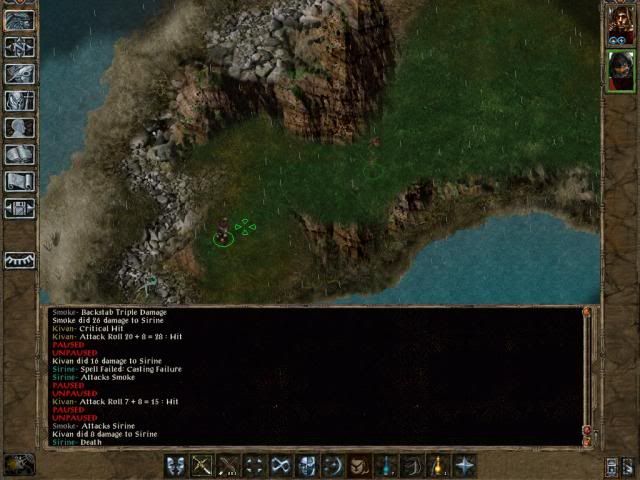Select the red-hooded character portrait

pyautogui.click(x=618, y=71)
